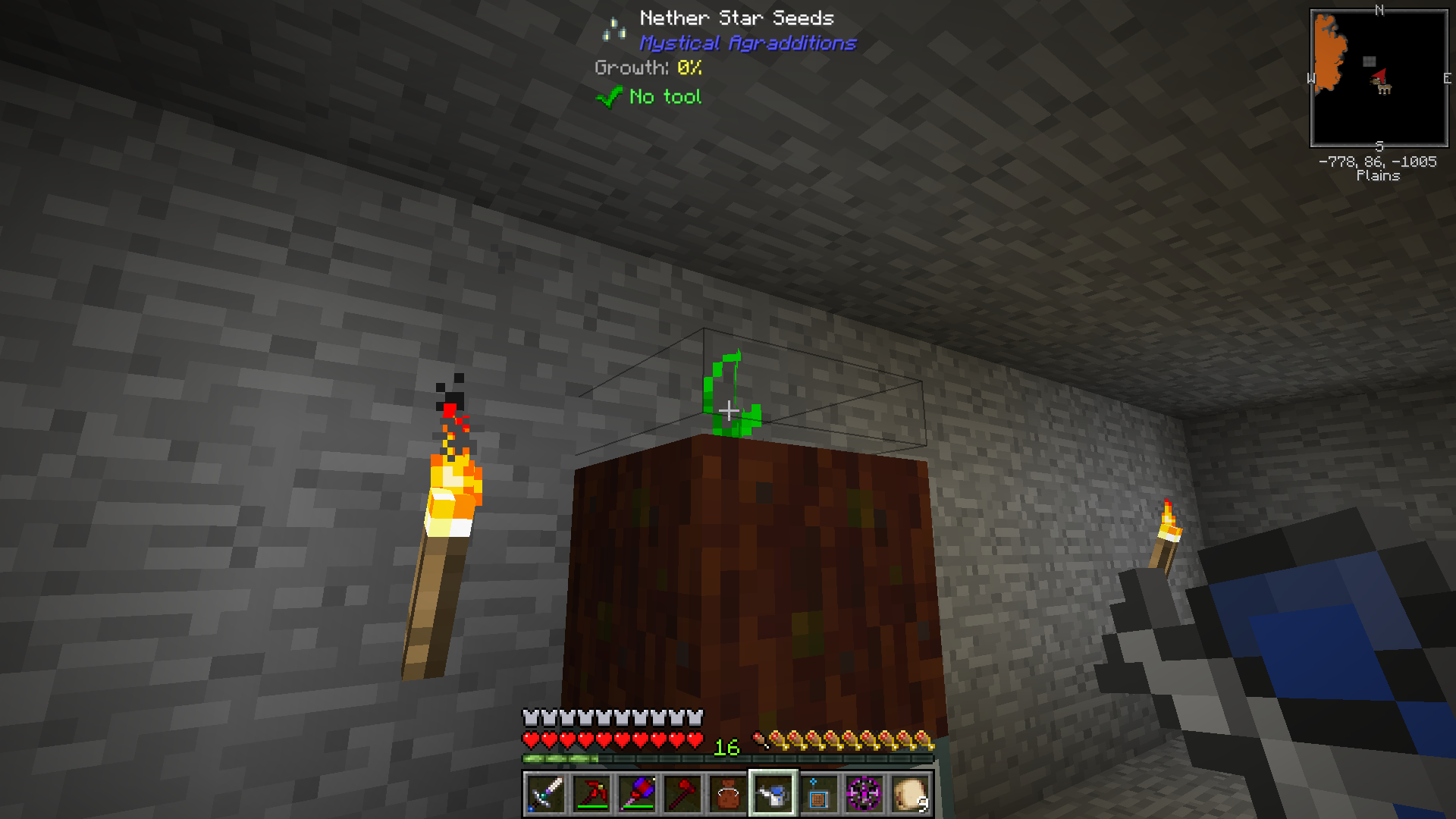Select the white-bladed sword hotbar slot
This screenshot has height=819, width=1456.
tap(546, 794)
